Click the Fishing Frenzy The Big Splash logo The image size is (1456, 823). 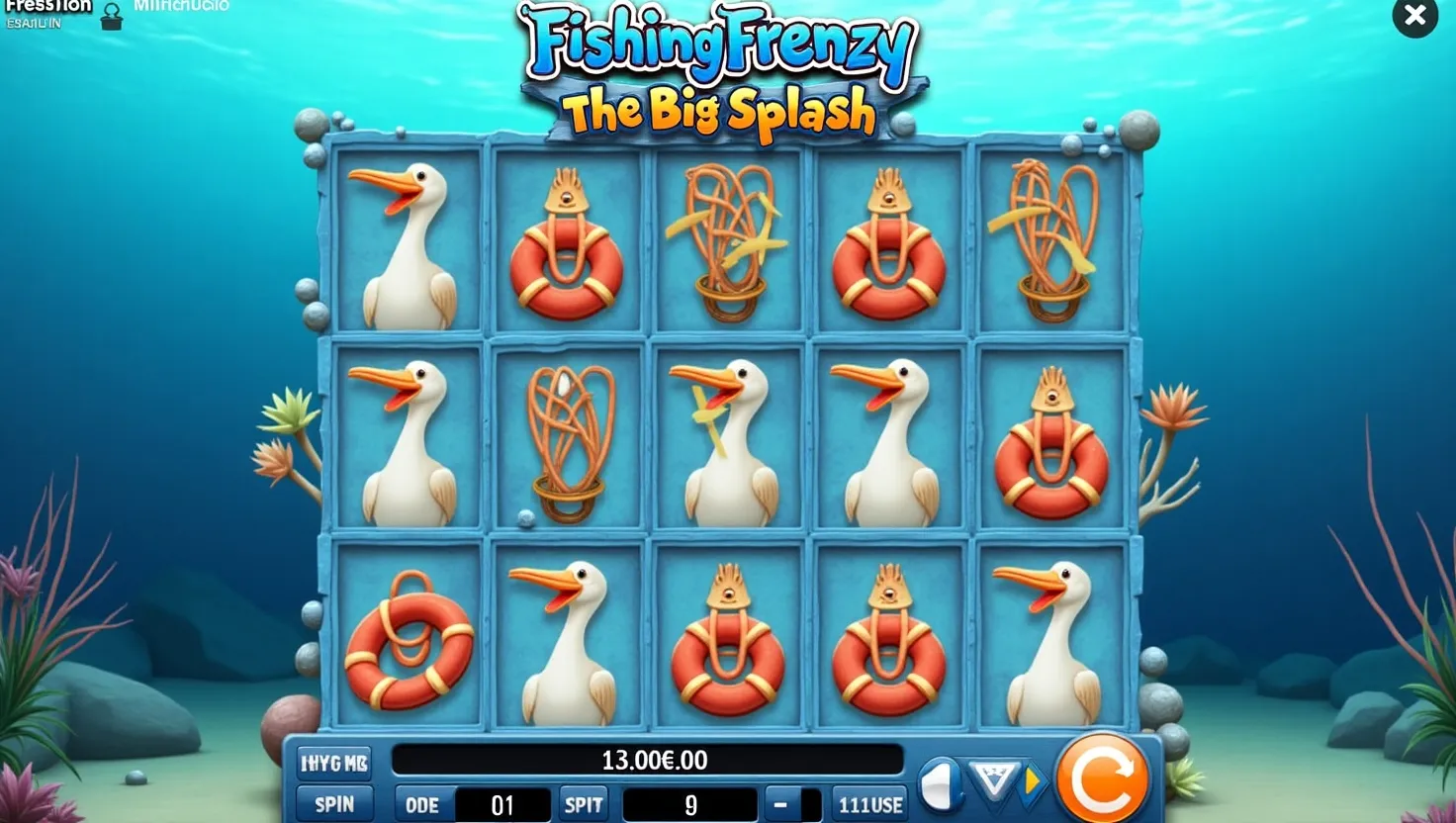pyautogui.click(x=709, y=64)
